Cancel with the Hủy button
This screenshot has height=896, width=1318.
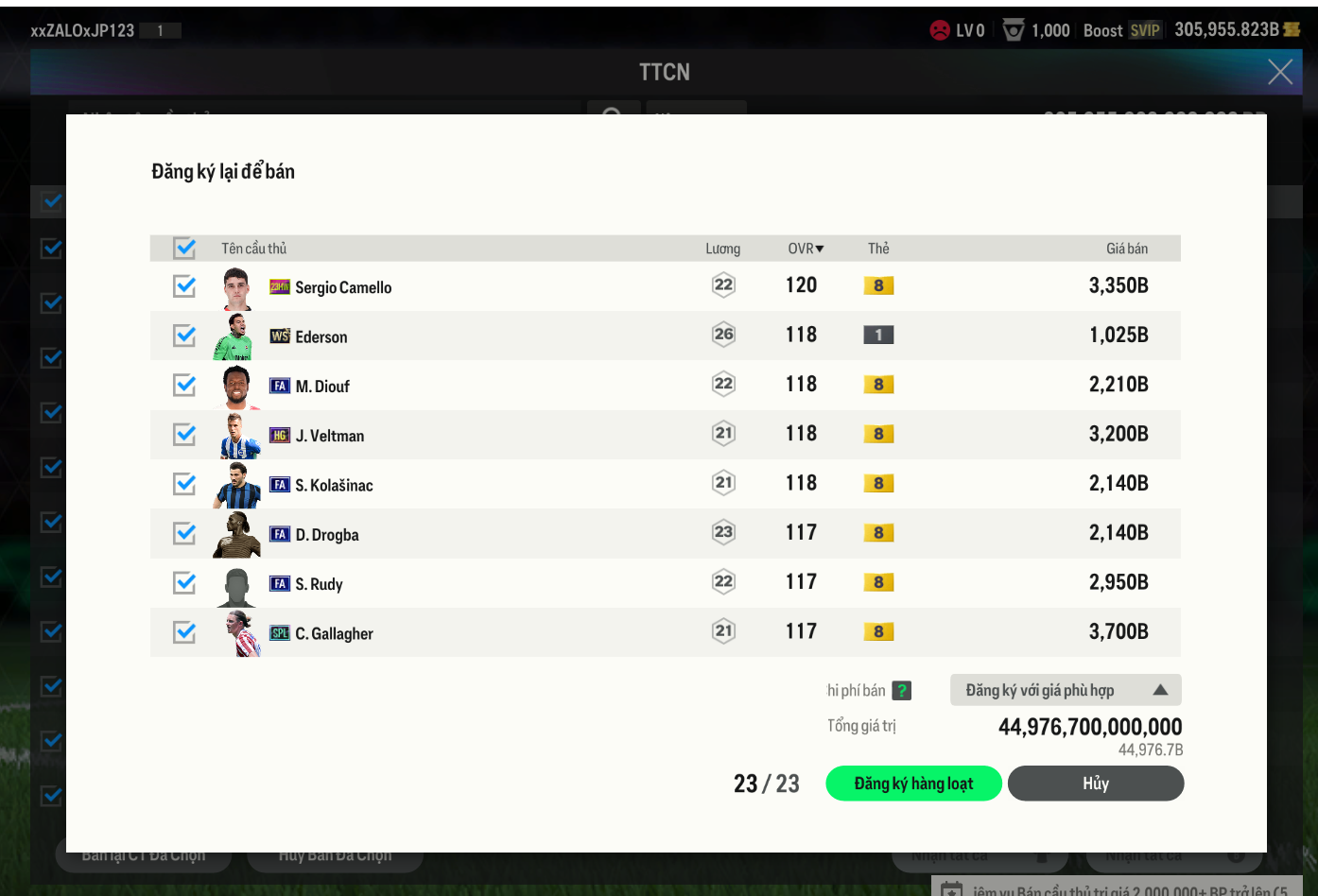coord(1095,784)
